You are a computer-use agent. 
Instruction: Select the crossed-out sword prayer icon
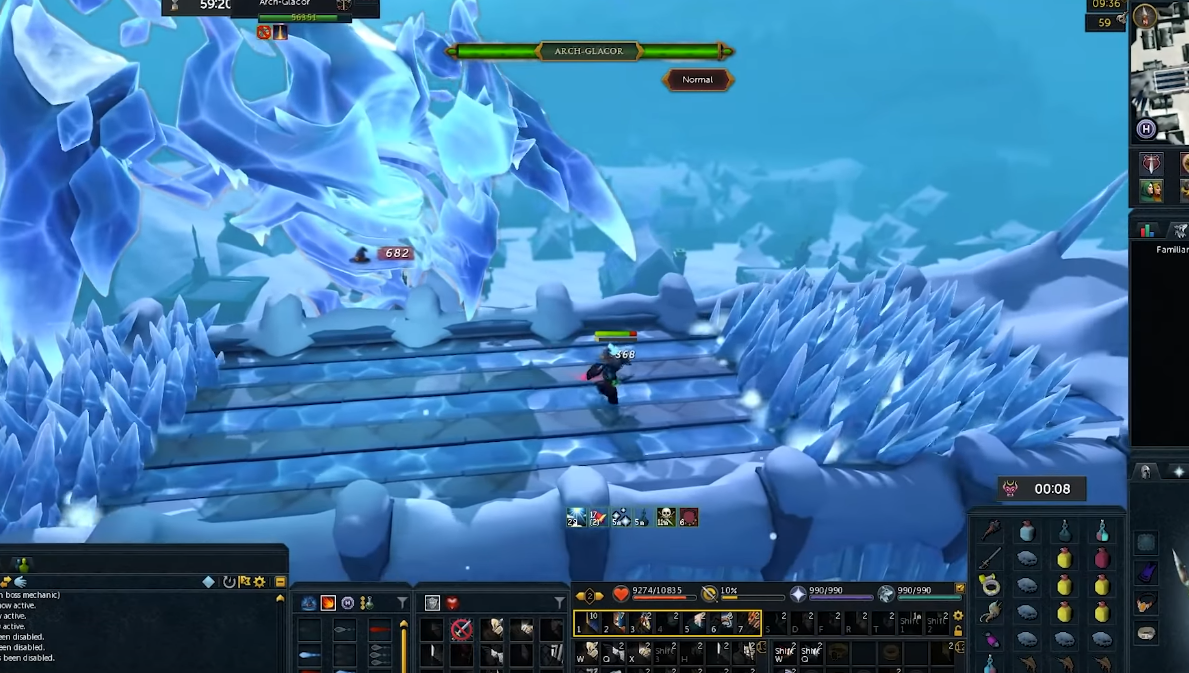461,629
